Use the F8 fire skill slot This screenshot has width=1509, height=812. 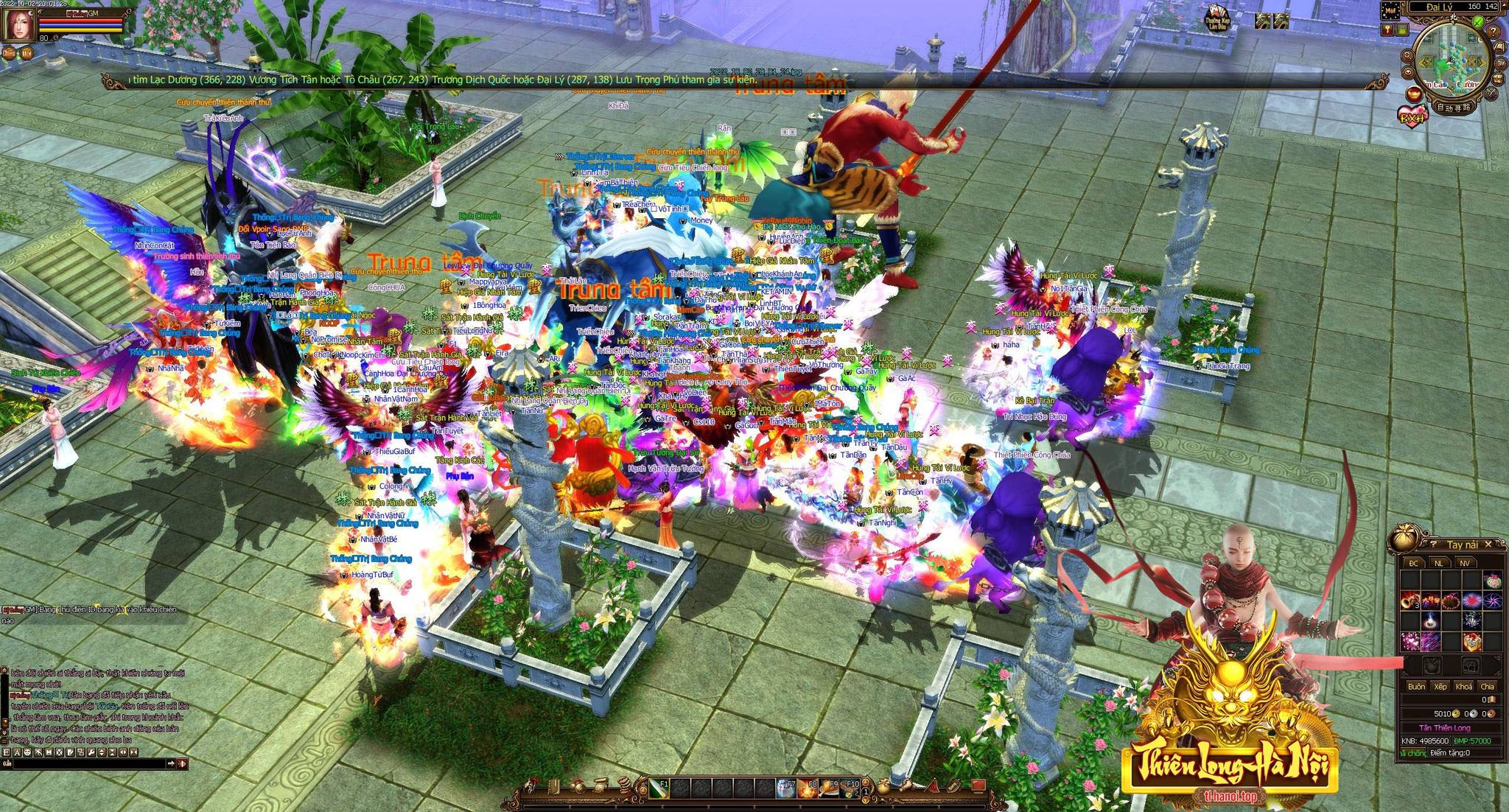coord(808,788)
